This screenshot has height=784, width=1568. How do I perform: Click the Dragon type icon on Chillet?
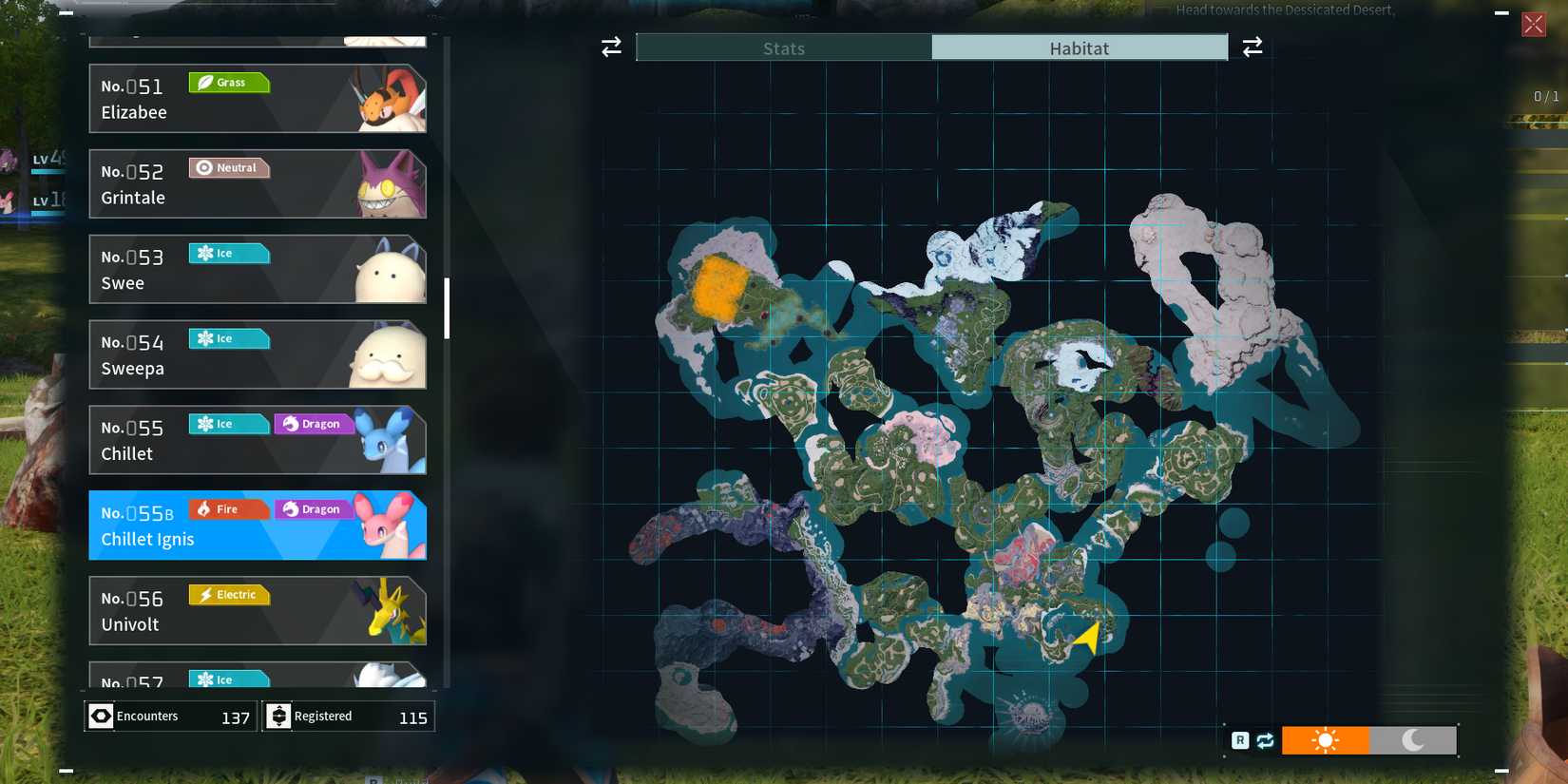313,423
